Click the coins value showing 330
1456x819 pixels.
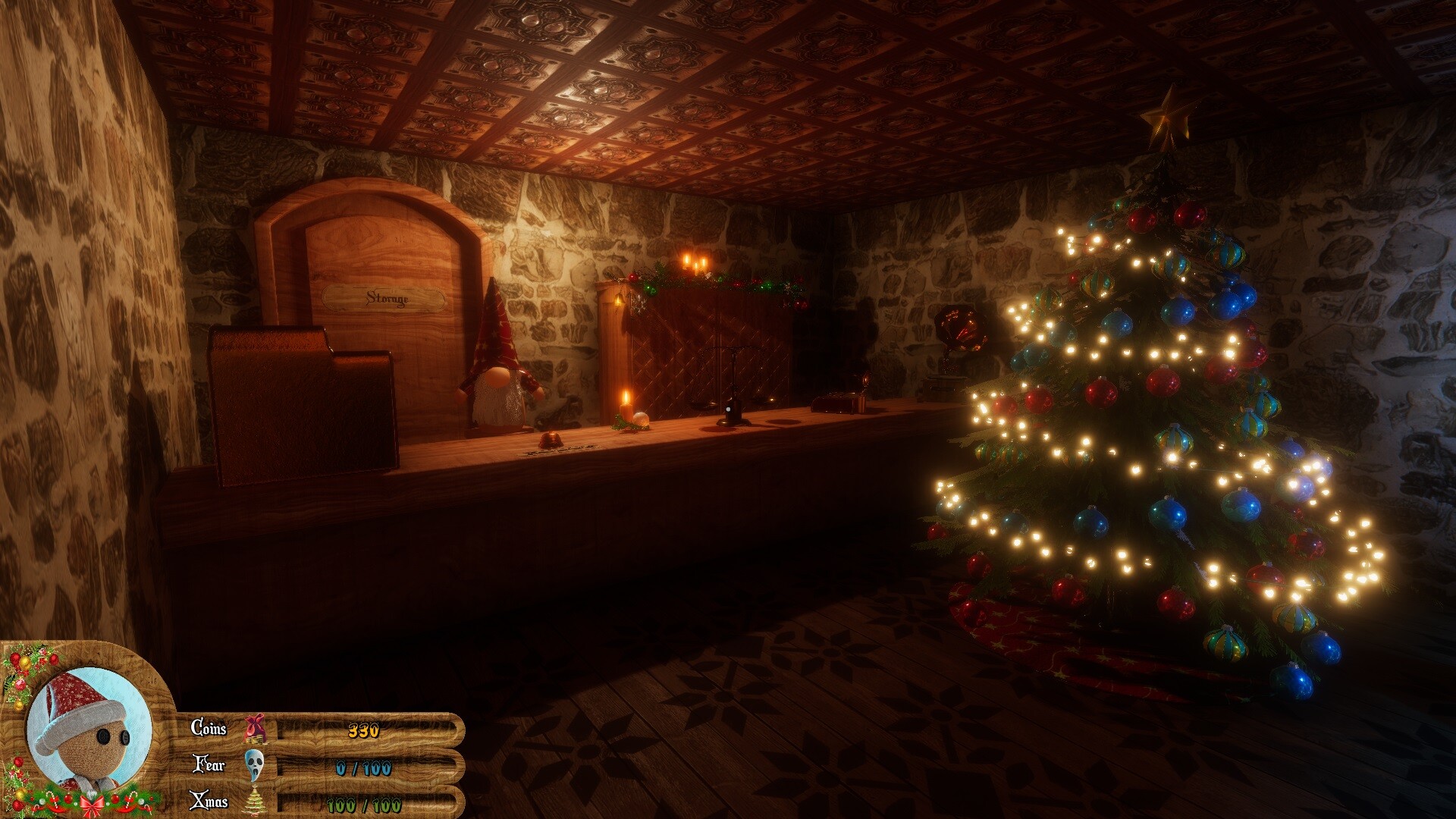(363, 731)
